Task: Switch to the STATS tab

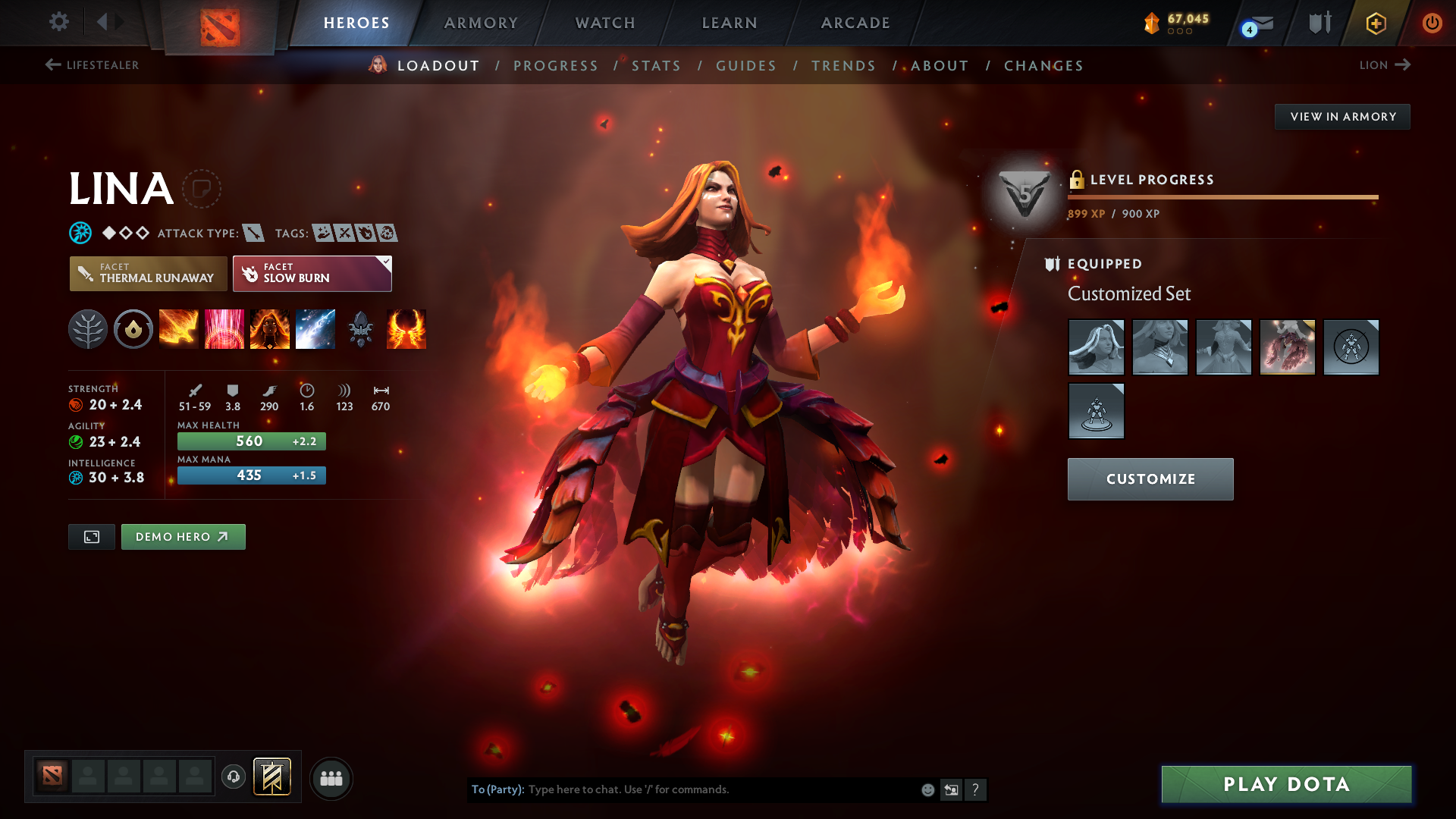Action: [656, 66]
